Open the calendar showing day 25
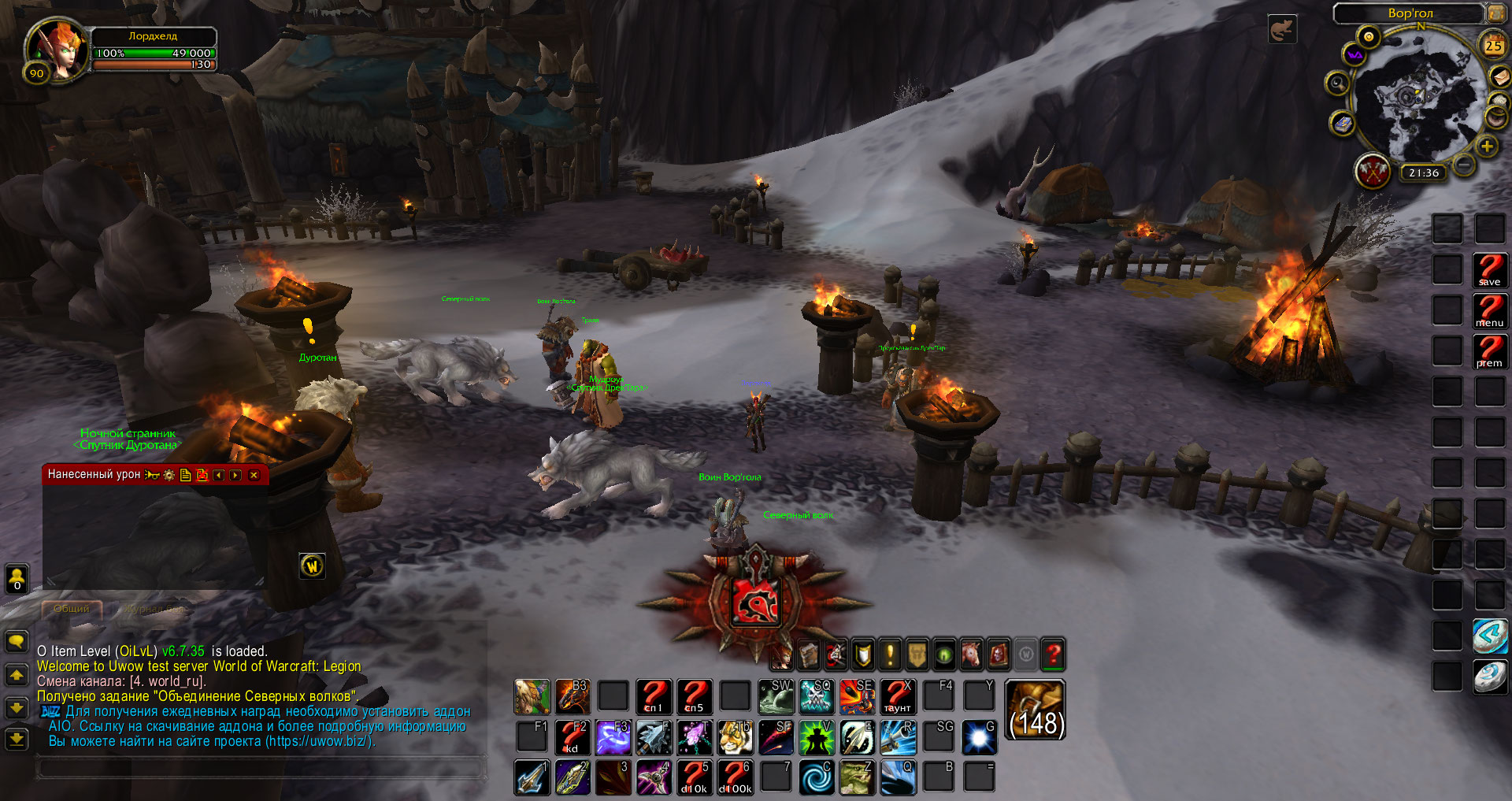 pyautogui.click(x=1493, y=46)
